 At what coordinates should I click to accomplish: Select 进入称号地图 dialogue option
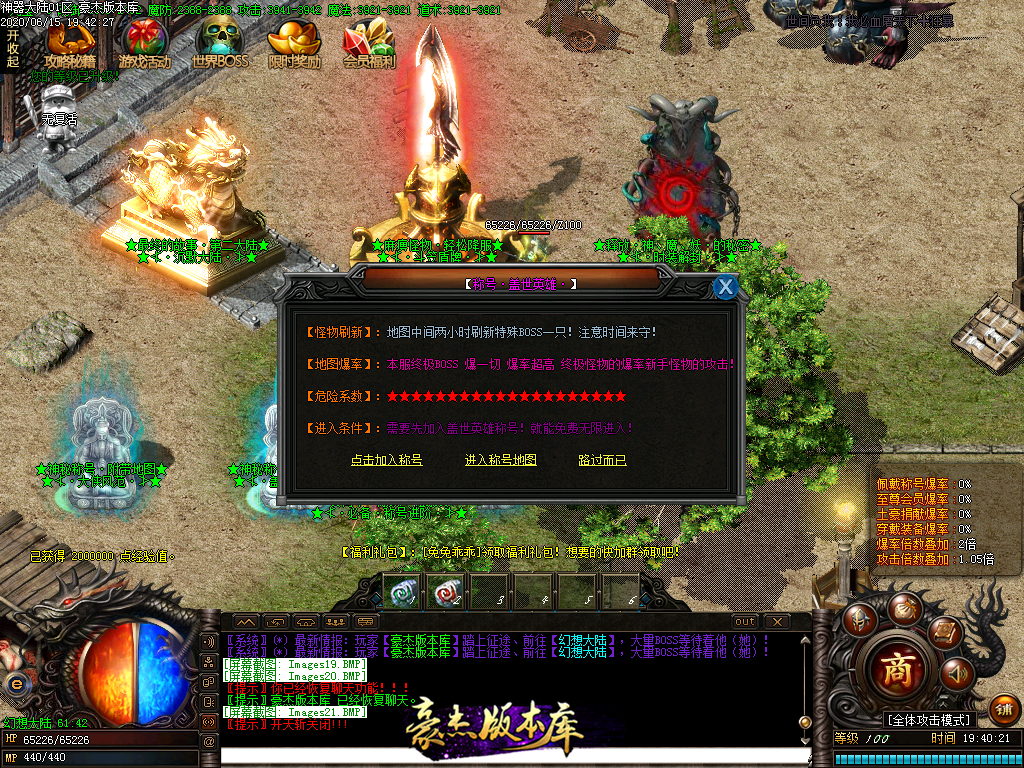pyautogui.click(x=501, y=460)
